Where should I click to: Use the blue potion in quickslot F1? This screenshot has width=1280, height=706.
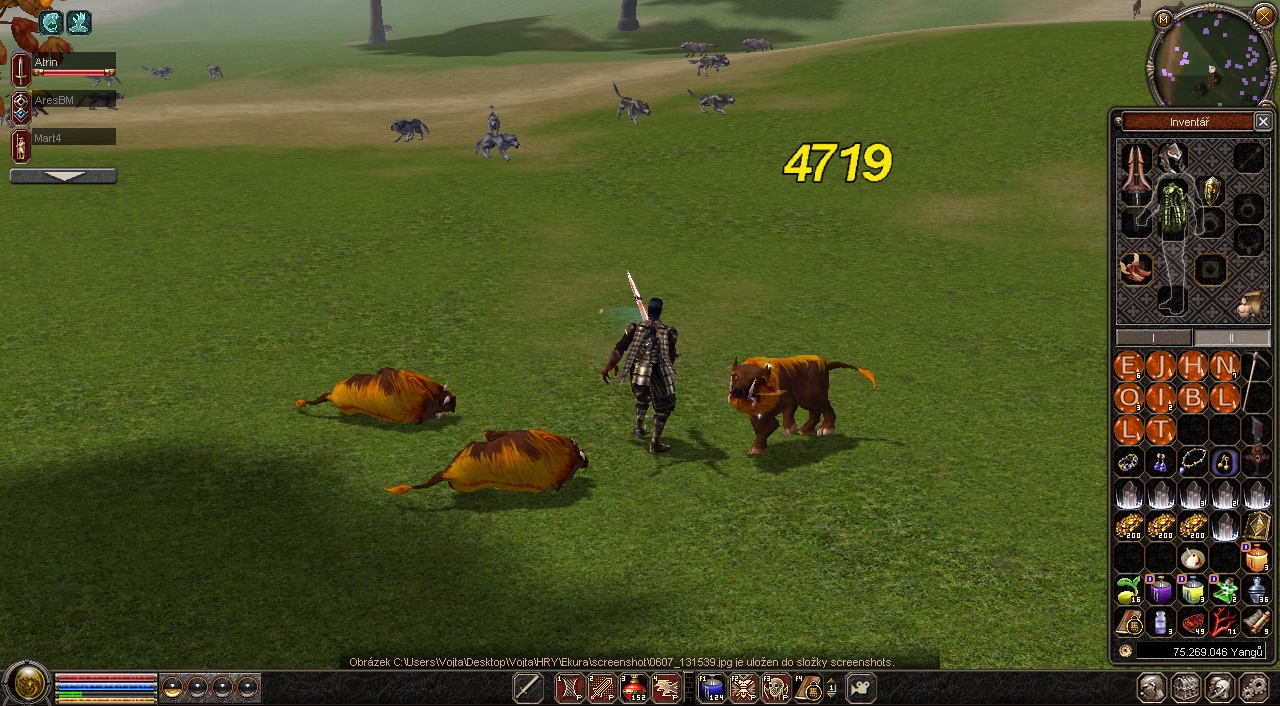pyautogui.click(x=712, y=688)
